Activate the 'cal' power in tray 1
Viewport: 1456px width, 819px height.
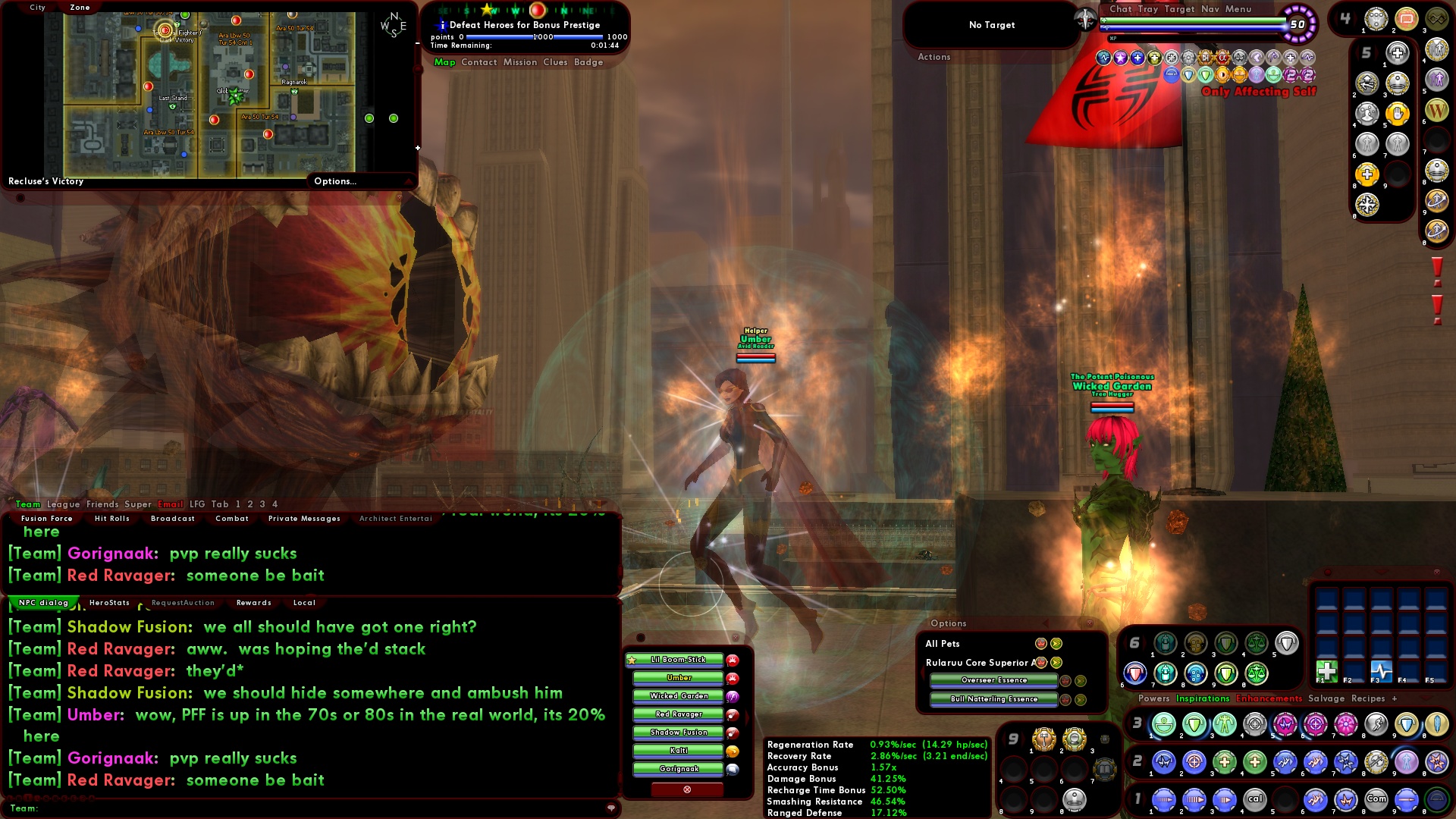1255,799
